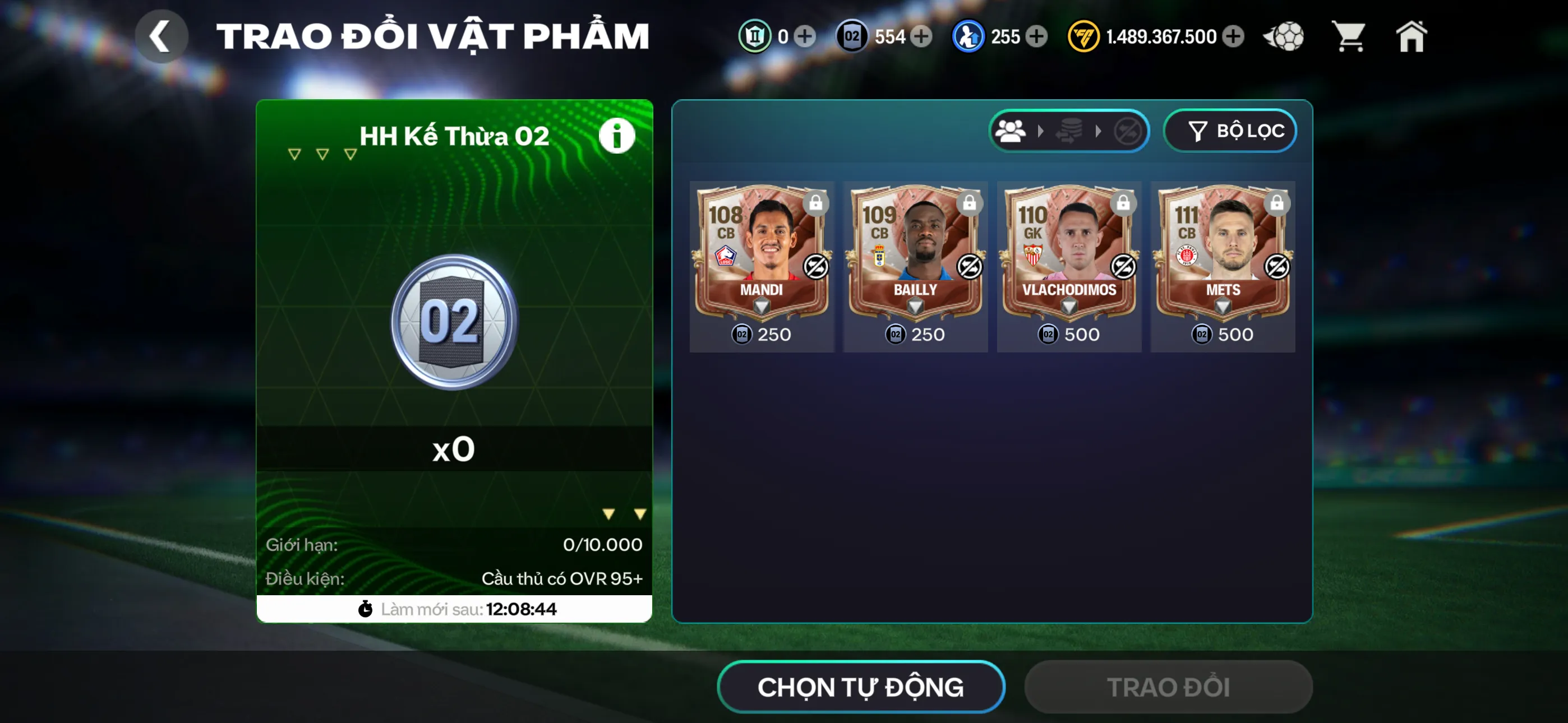Open the shop via cart icon

coord(1349,36)
